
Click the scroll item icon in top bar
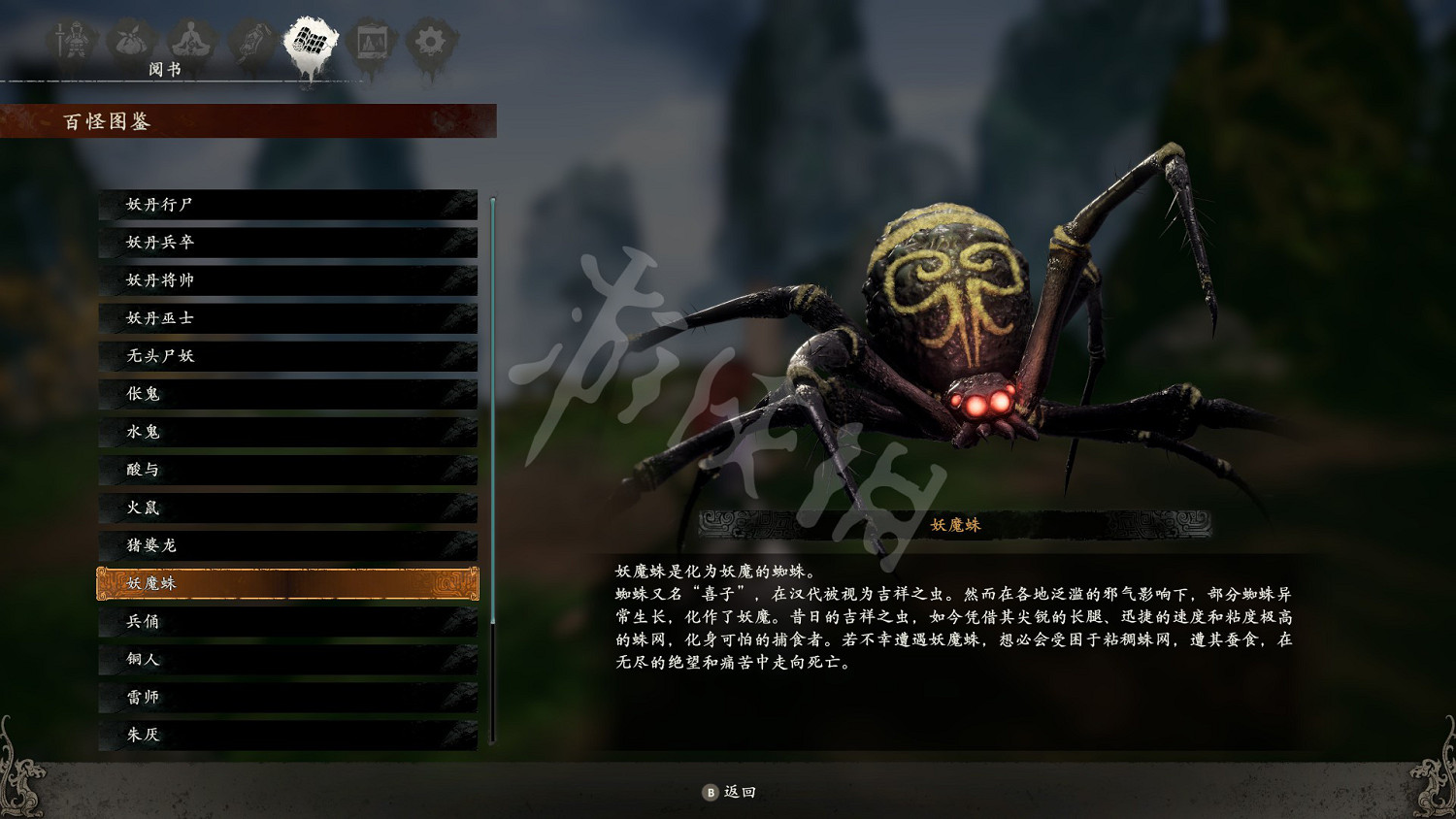pos(250,41)
